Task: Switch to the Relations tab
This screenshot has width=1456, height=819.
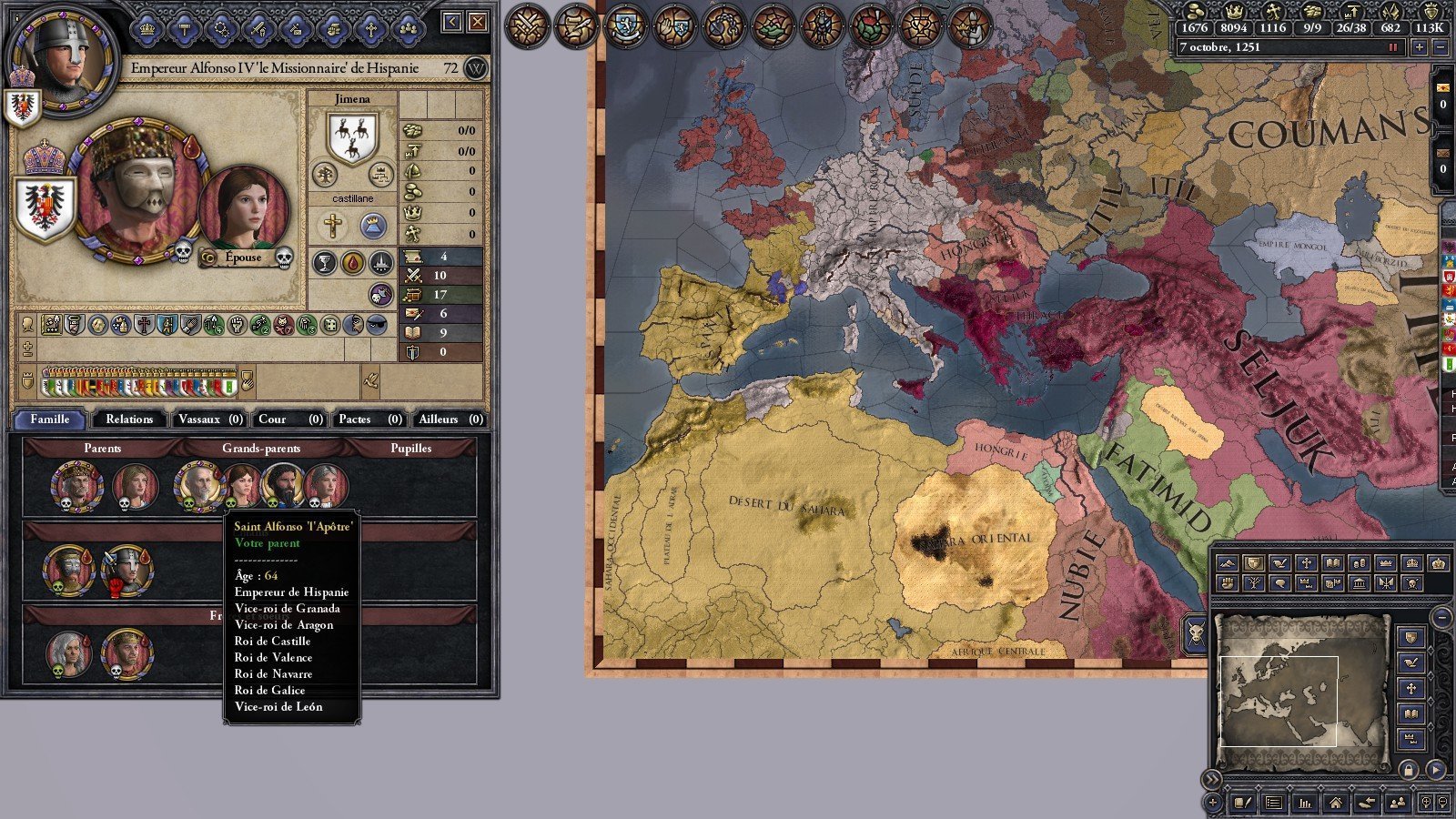Action: coord(129,419)
